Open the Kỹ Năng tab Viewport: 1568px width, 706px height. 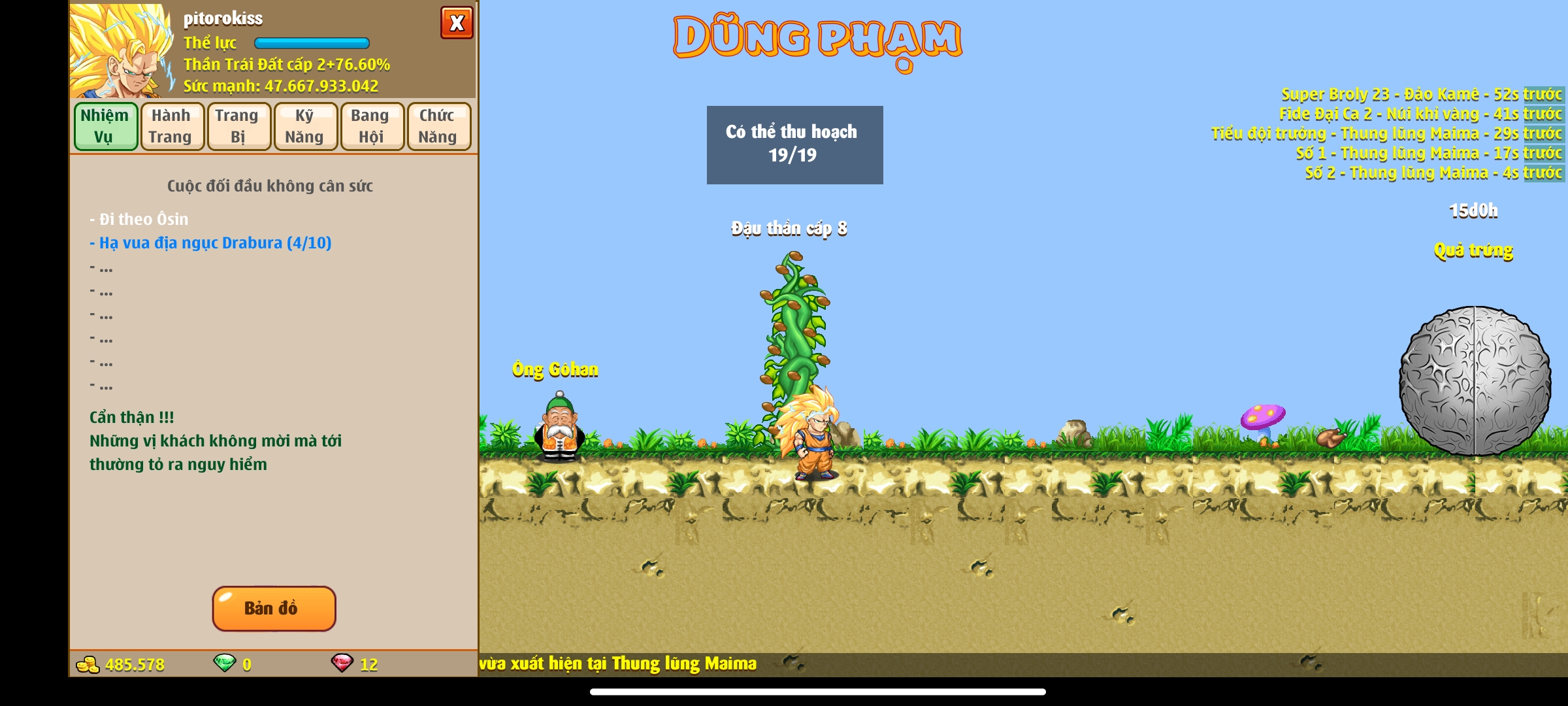click(304, 126)
